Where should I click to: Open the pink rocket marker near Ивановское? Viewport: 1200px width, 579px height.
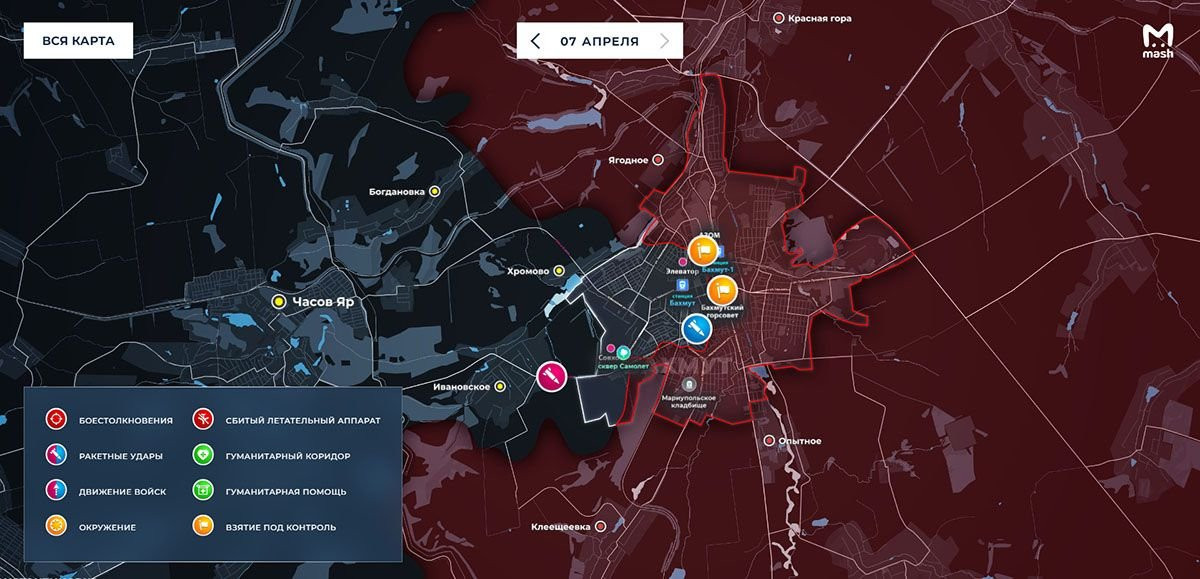(552, 376)
